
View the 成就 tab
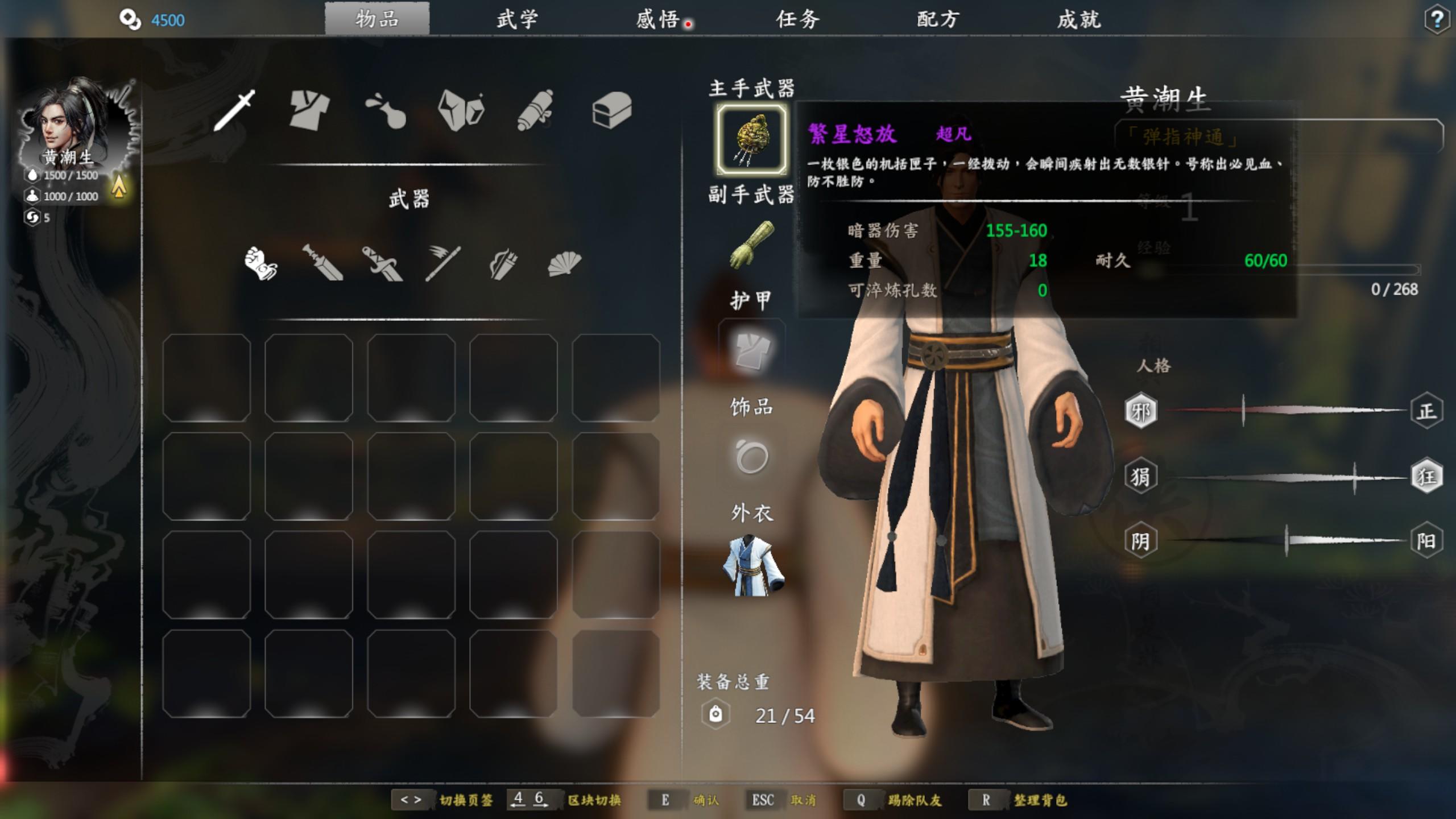(x=1079, y=19)
